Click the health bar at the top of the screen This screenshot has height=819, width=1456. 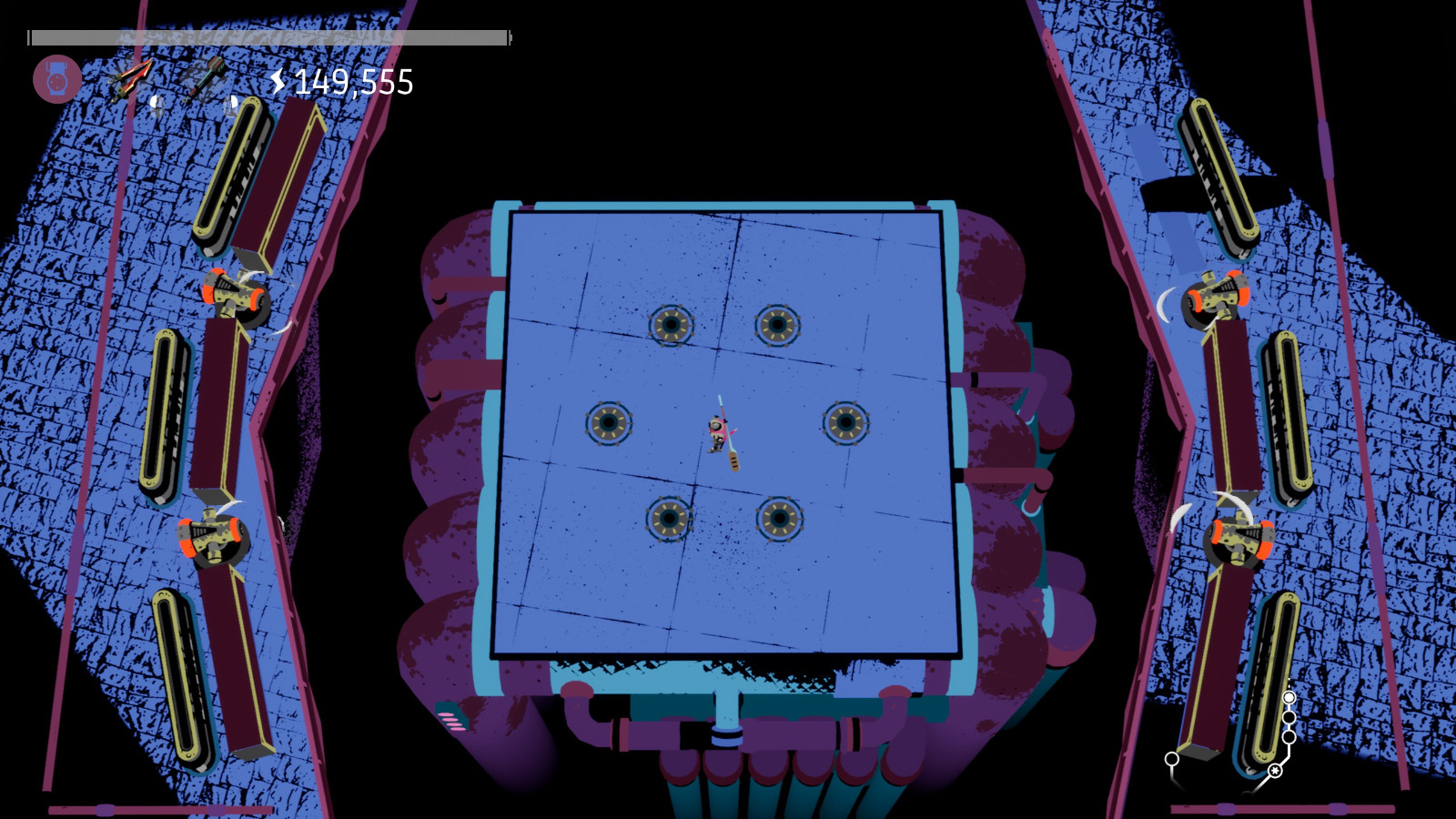(x=268, y=37)
